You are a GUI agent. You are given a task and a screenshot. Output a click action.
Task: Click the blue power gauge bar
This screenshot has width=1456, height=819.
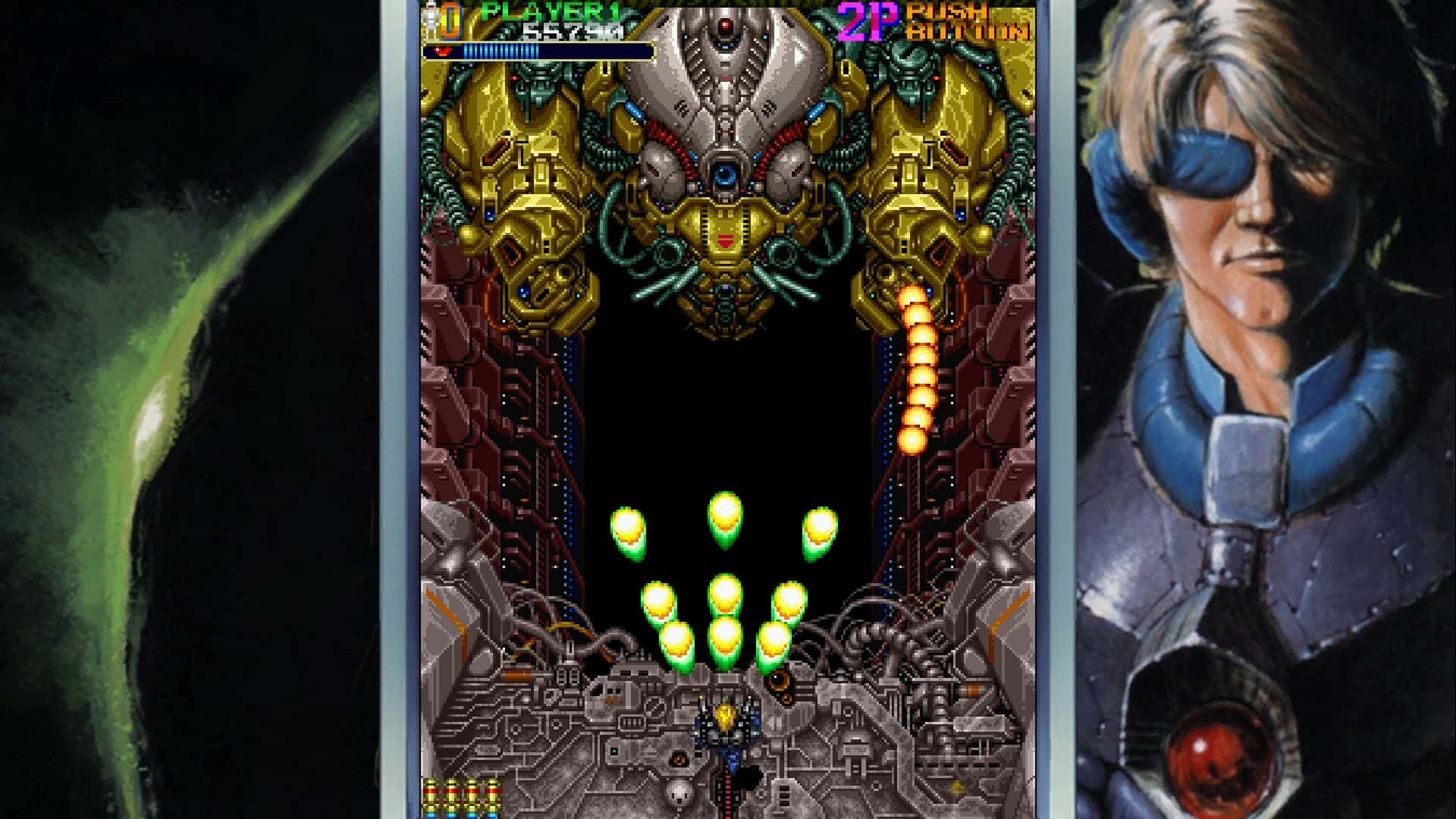pyautogui.click(x=500, y=50)
